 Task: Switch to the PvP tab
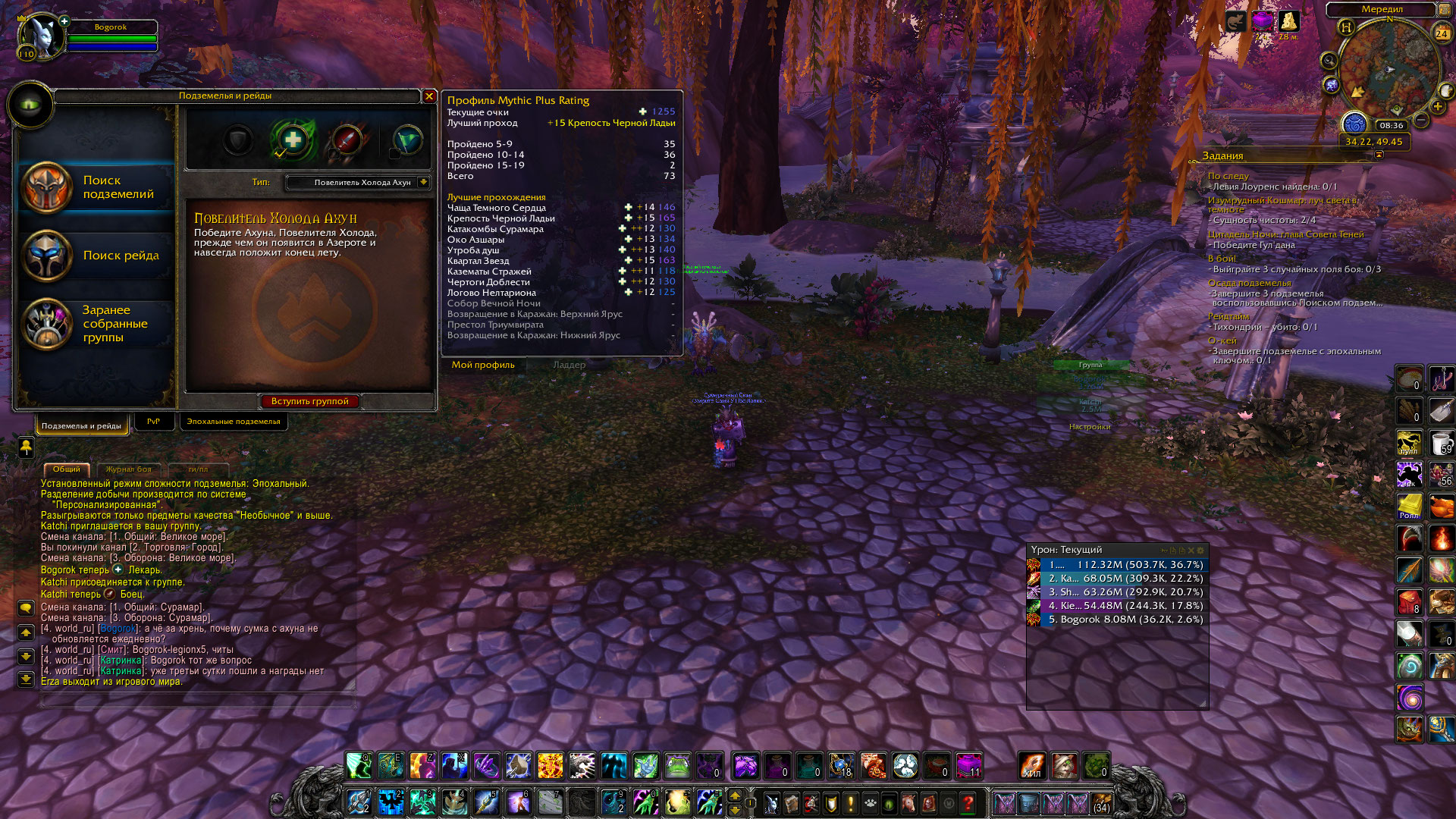click(x=153, y=422)
